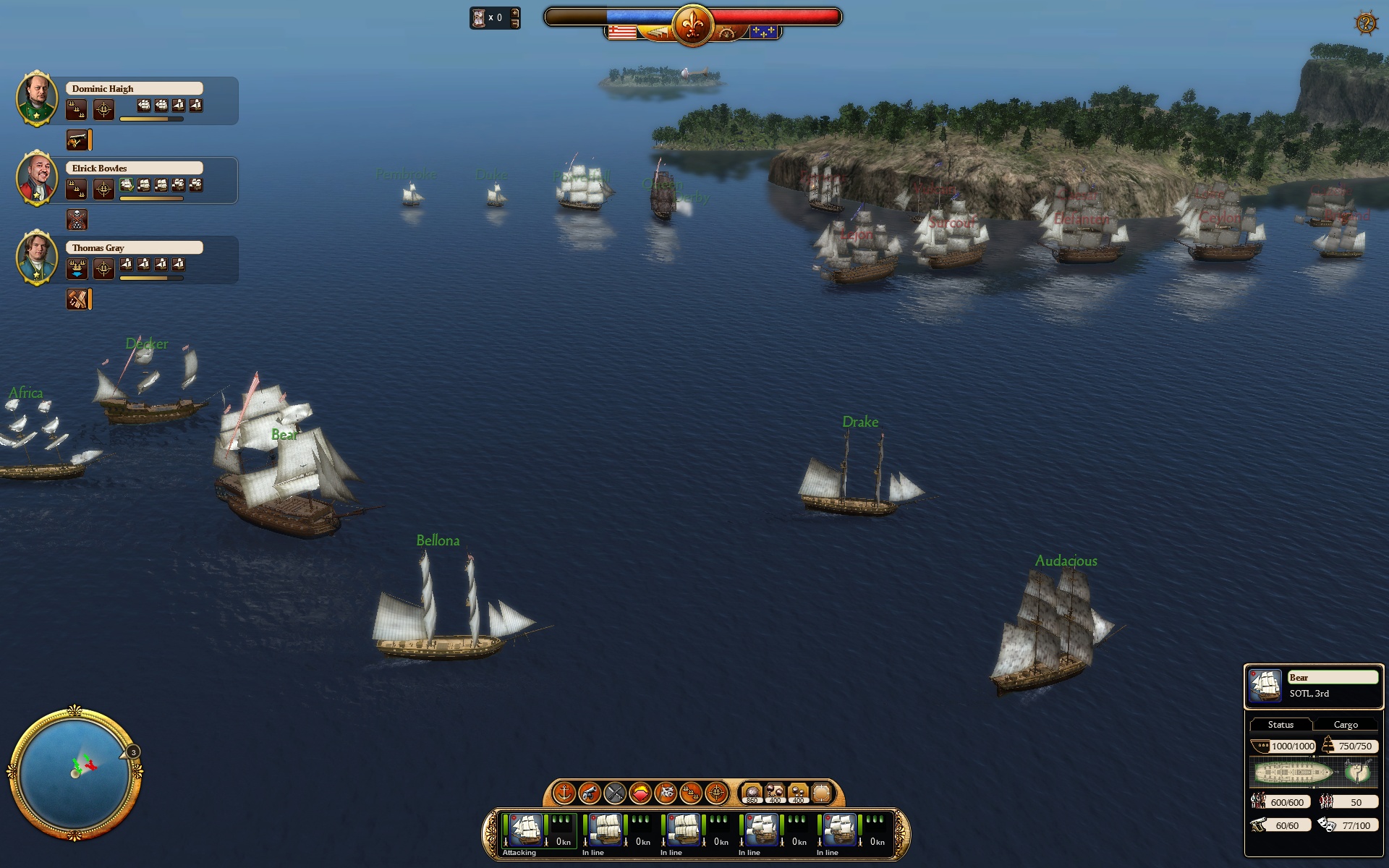Click Thomas Gray's fleet formation button

77,268
